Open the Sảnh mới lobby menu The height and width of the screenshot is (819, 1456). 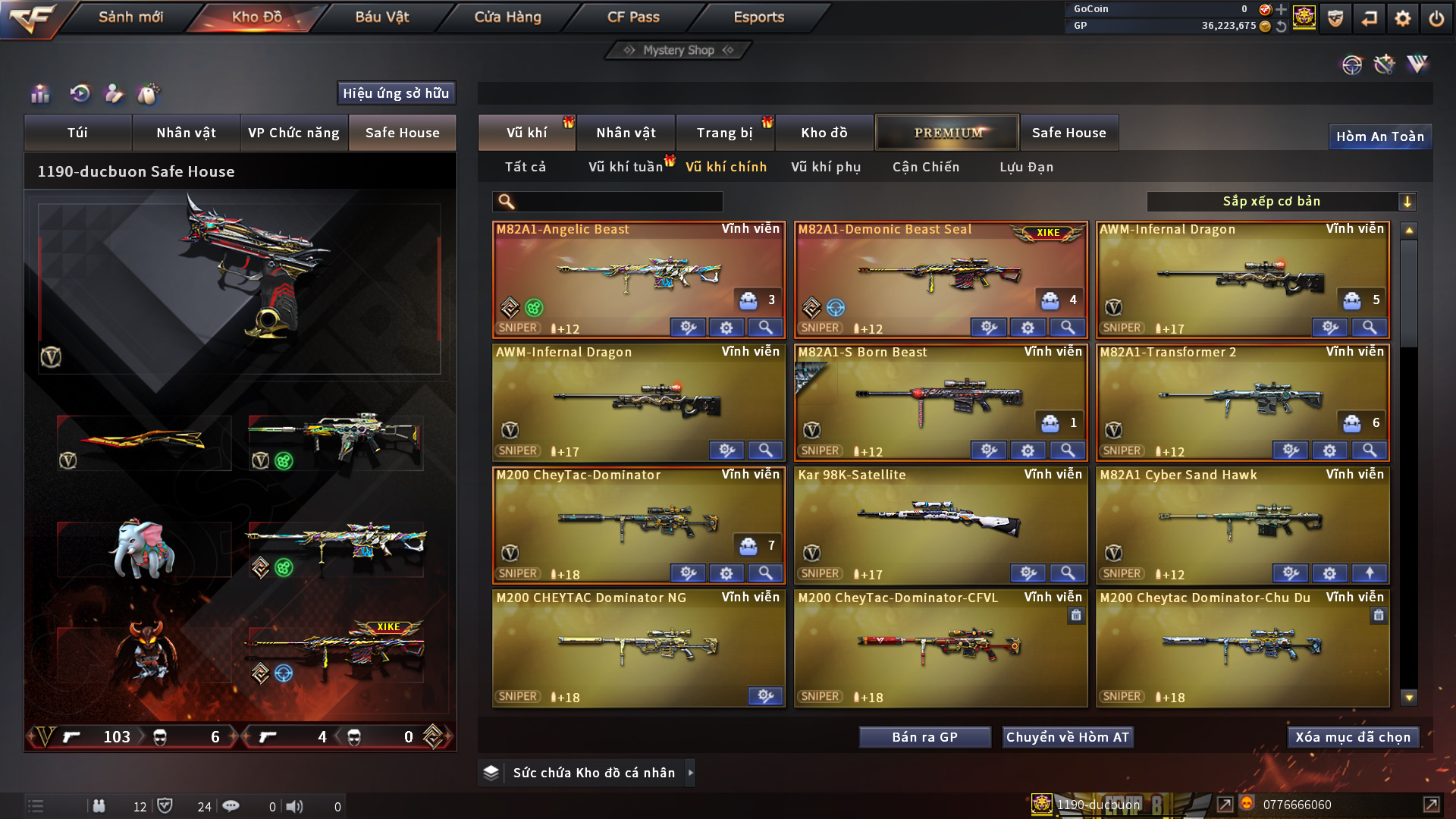coord(130,17)
